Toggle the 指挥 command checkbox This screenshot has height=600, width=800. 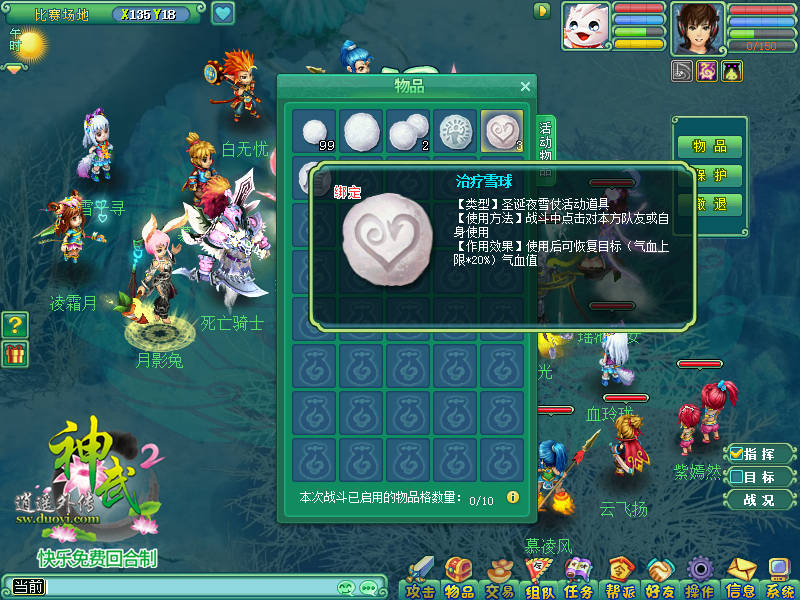(737, 454)
